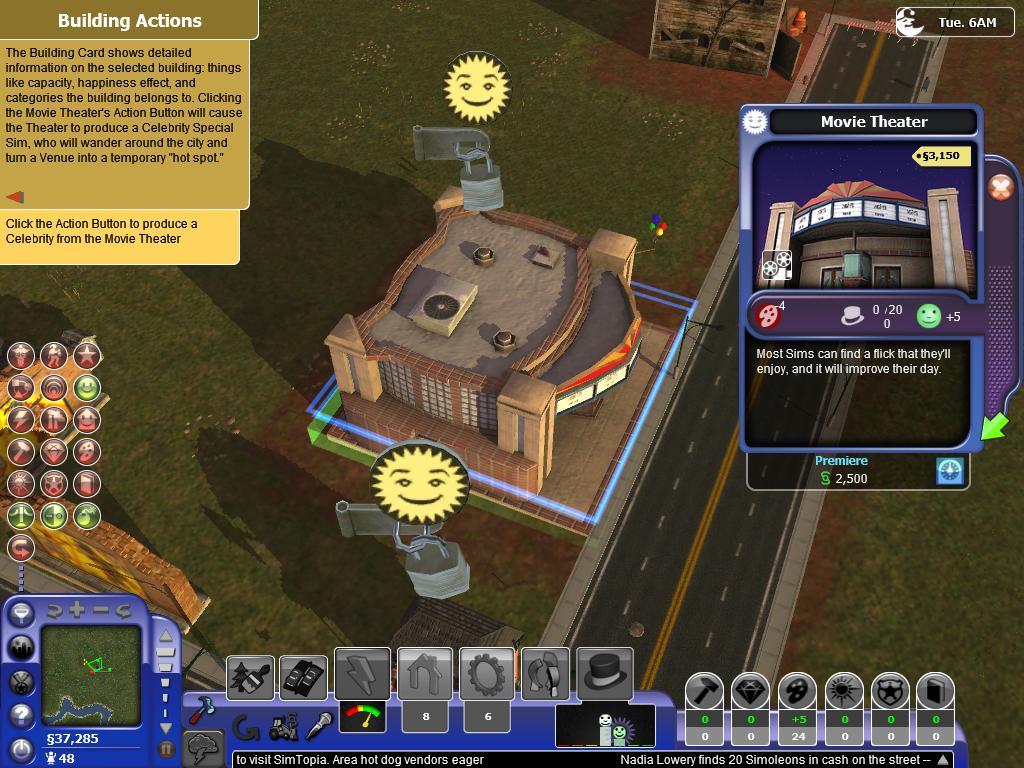
Task: Click the microphone tool icon
Action: (x=318, y=726)
